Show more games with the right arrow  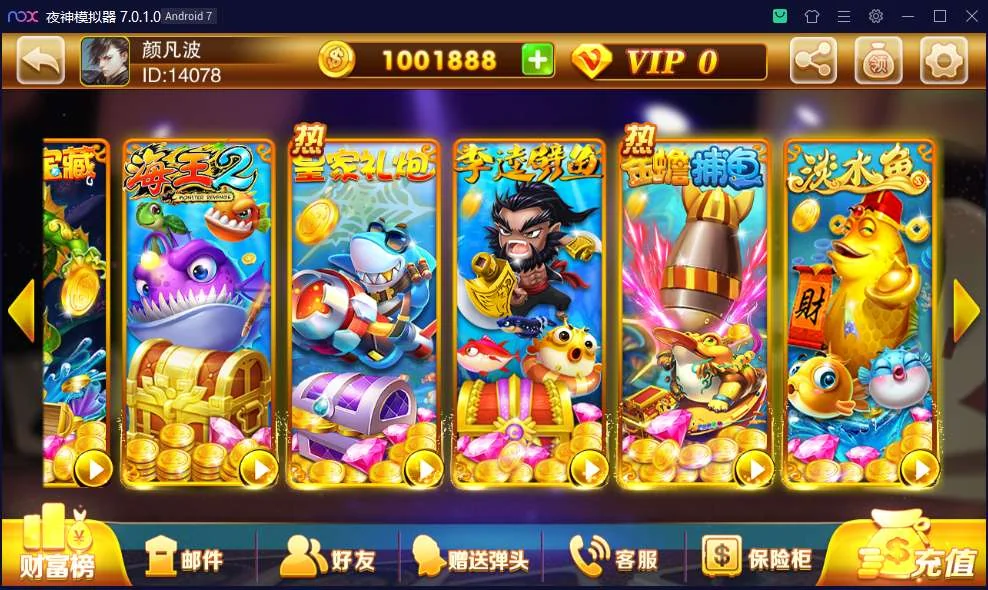pos(966,311)
